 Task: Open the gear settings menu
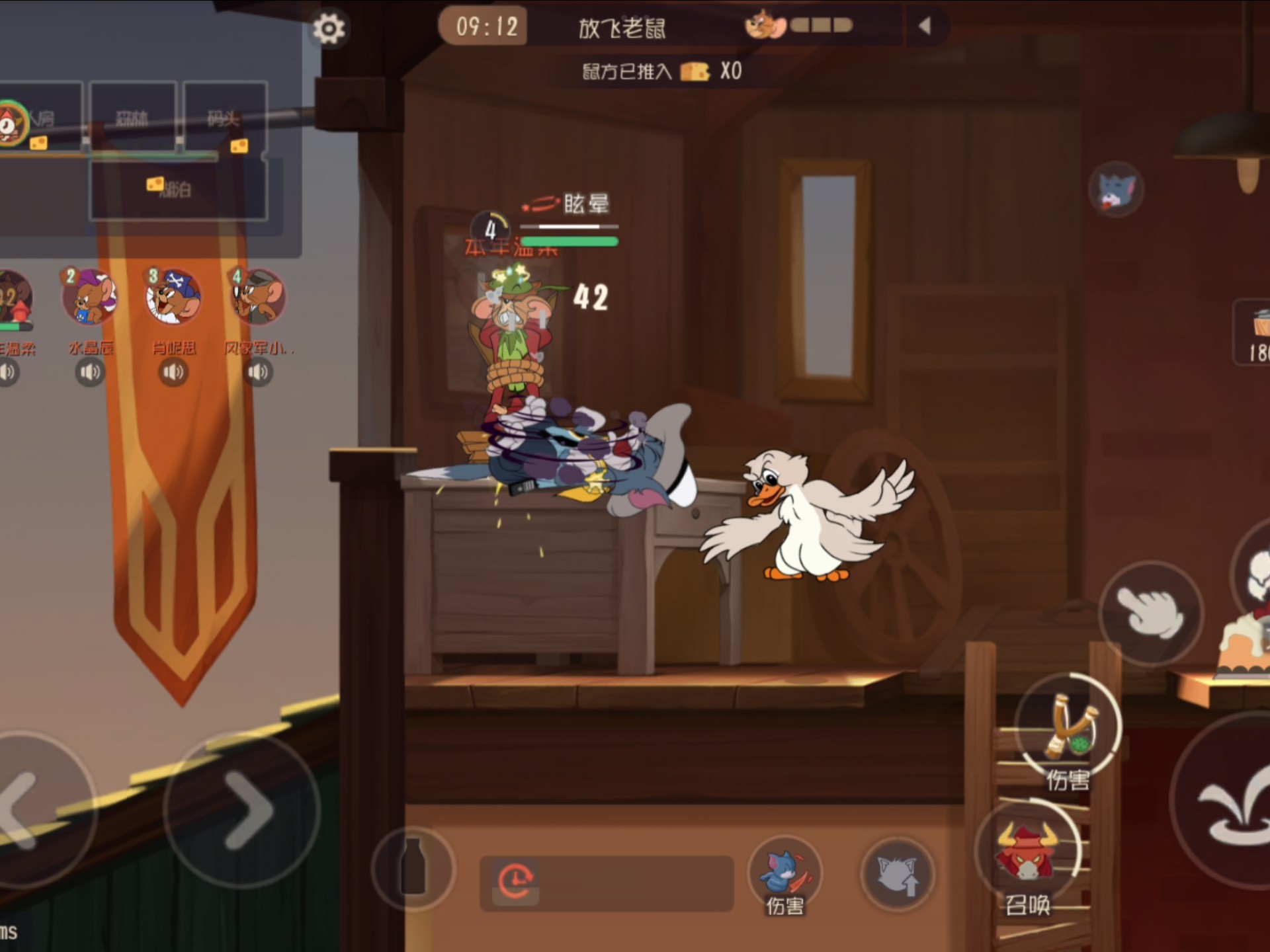click(x=329, y=28)
